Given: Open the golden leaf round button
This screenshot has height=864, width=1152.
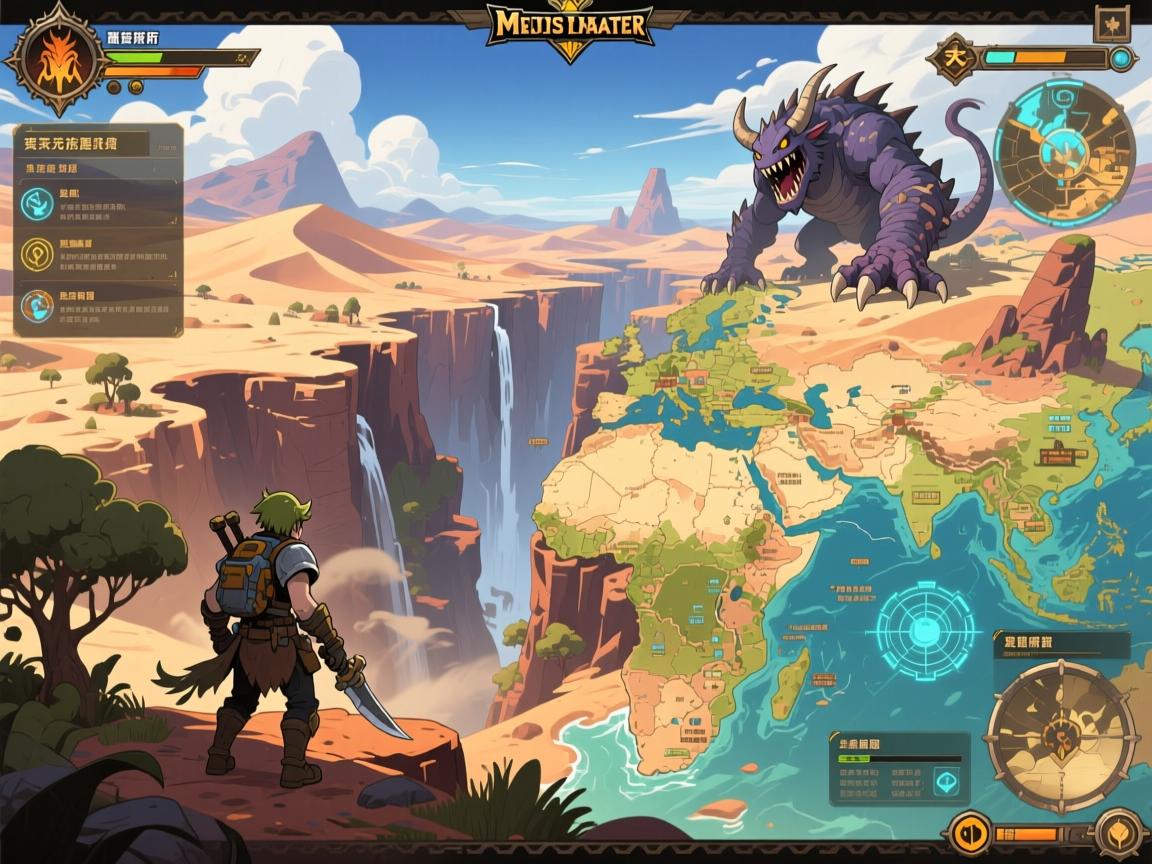Looking at the screenshot, I should pyautogui.click(x=1118, y=832).
